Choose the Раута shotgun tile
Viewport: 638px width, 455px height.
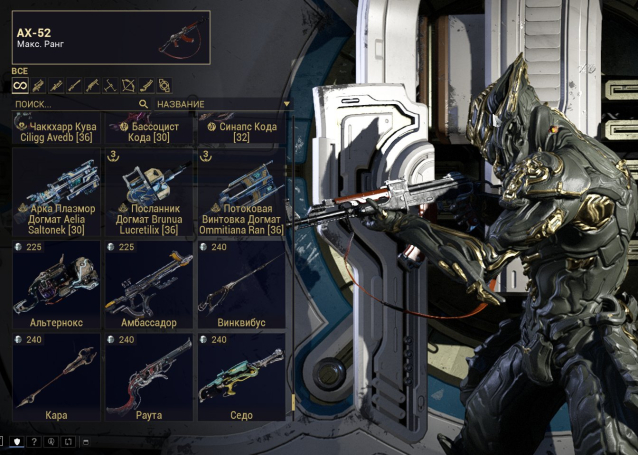148,376
